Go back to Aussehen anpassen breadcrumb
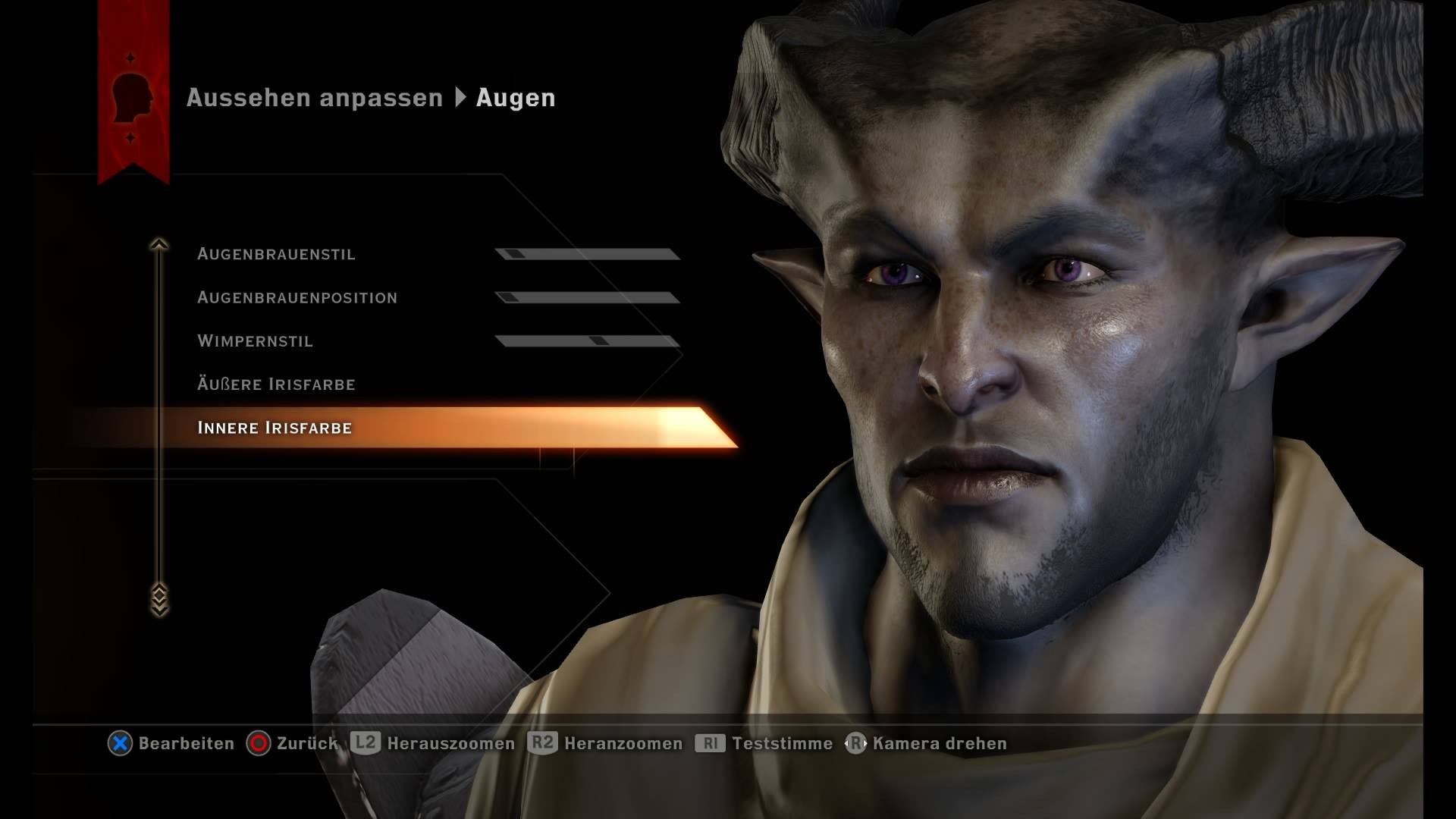1456x819 pixels. point(314,98)
